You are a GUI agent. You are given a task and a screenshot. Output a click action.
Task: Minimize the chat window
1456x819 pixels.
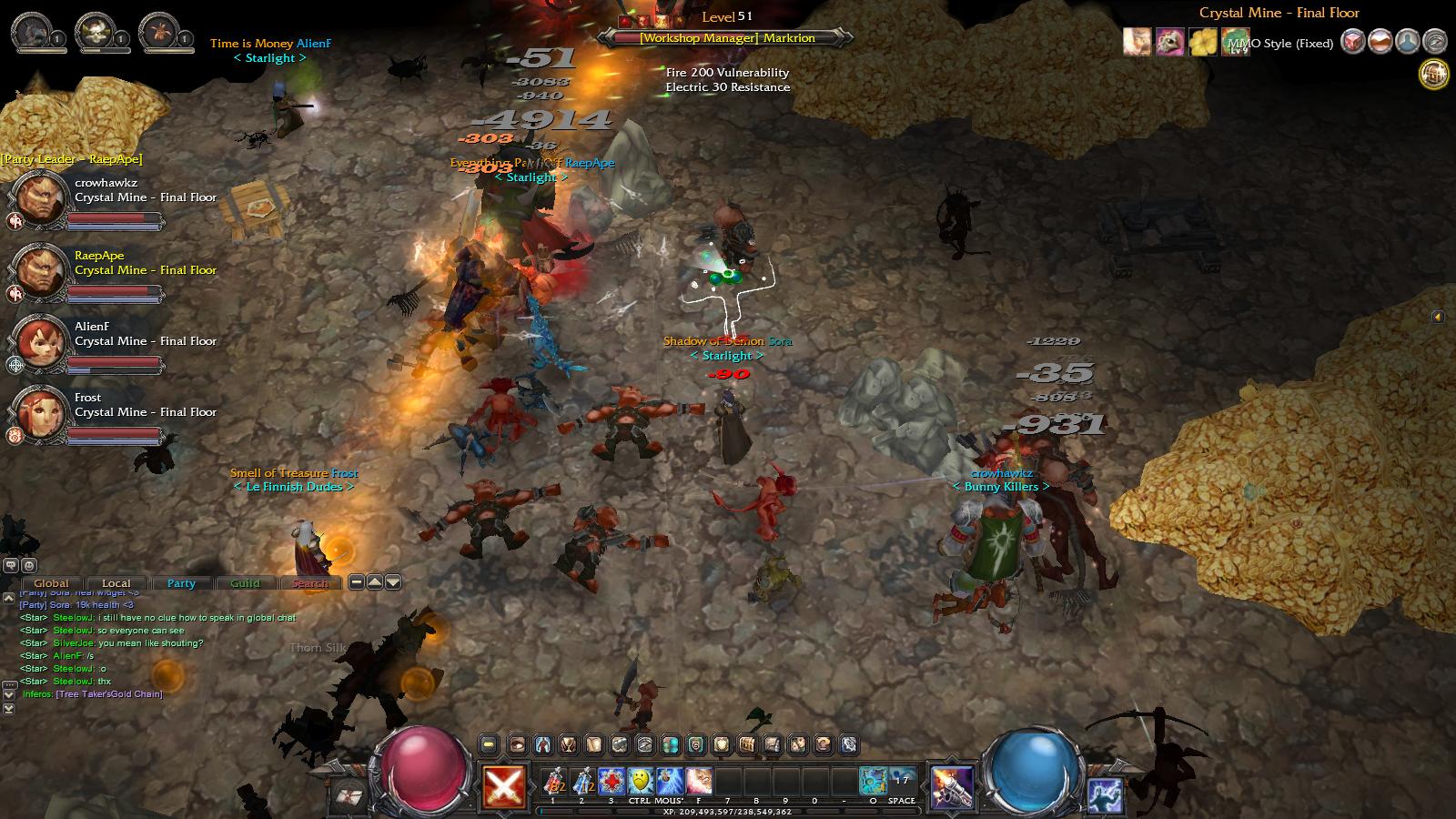click(x=357, y=582)
